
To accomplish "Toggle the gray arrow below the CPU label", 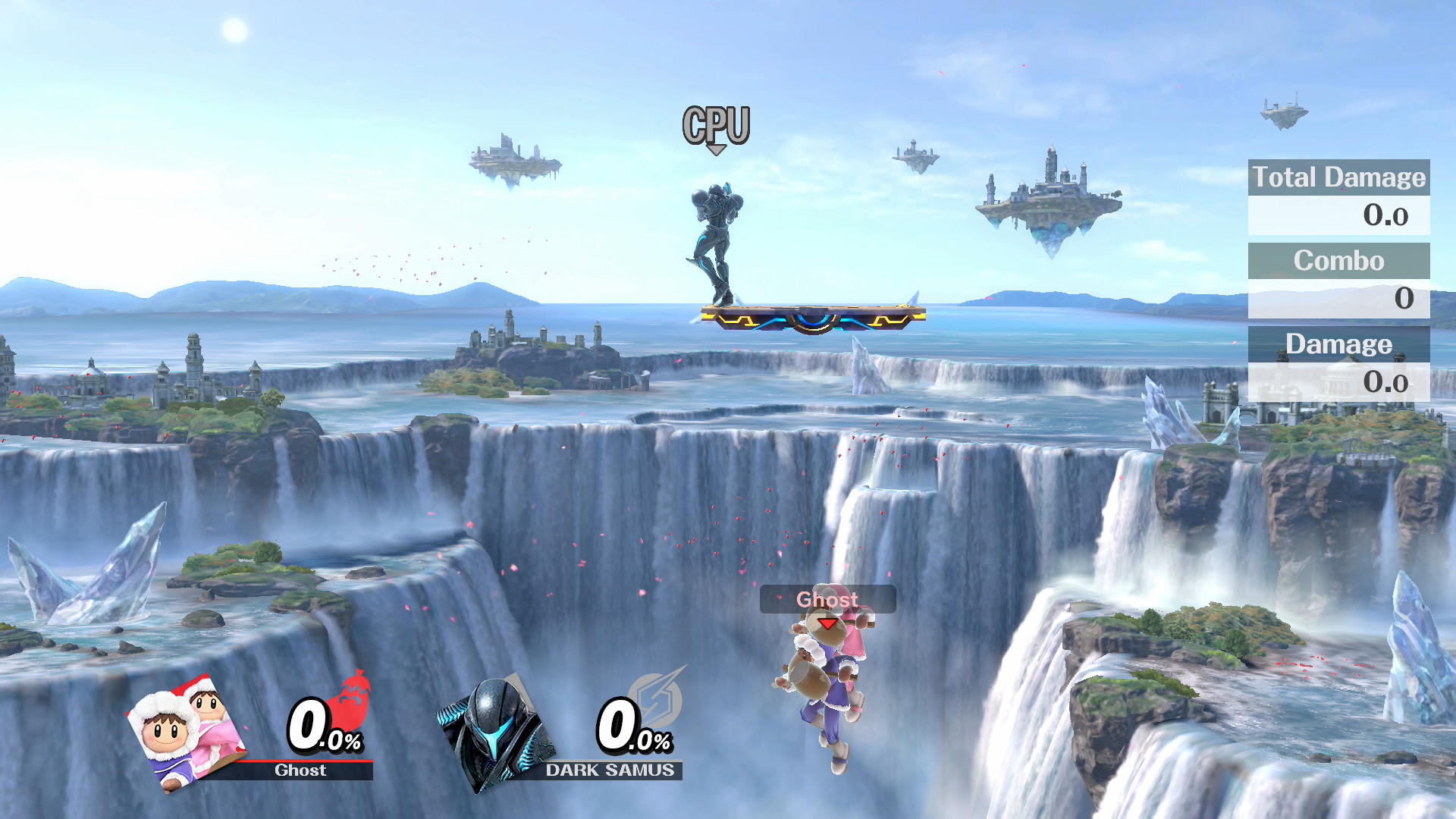I will (x=716, y=149).
